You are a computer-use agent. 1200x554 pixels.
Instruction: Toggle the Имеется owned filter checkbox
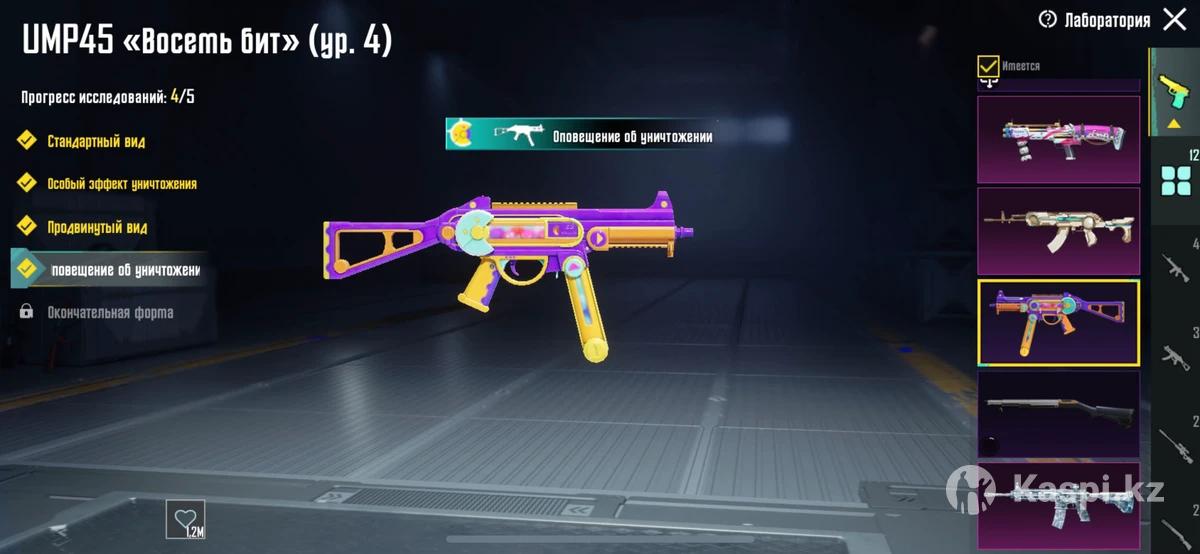(x=988, y=67)
